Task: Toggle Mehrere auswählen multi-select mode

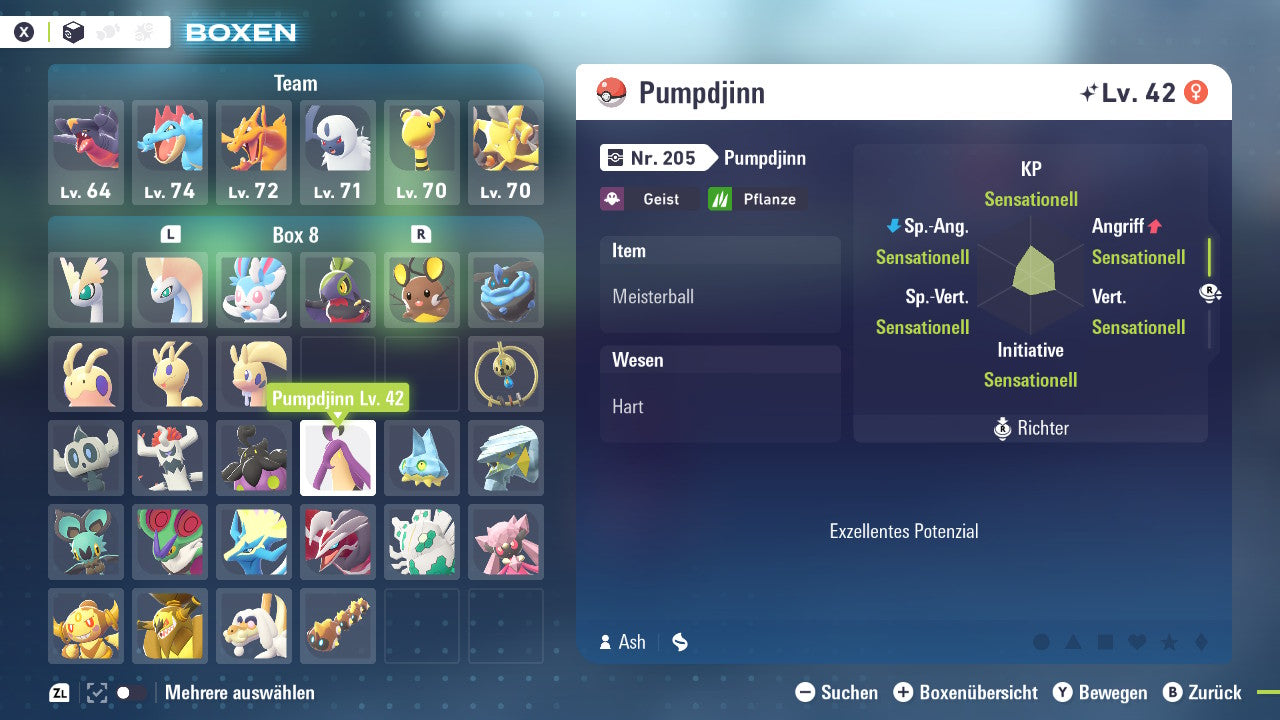Action: point(240,692)
